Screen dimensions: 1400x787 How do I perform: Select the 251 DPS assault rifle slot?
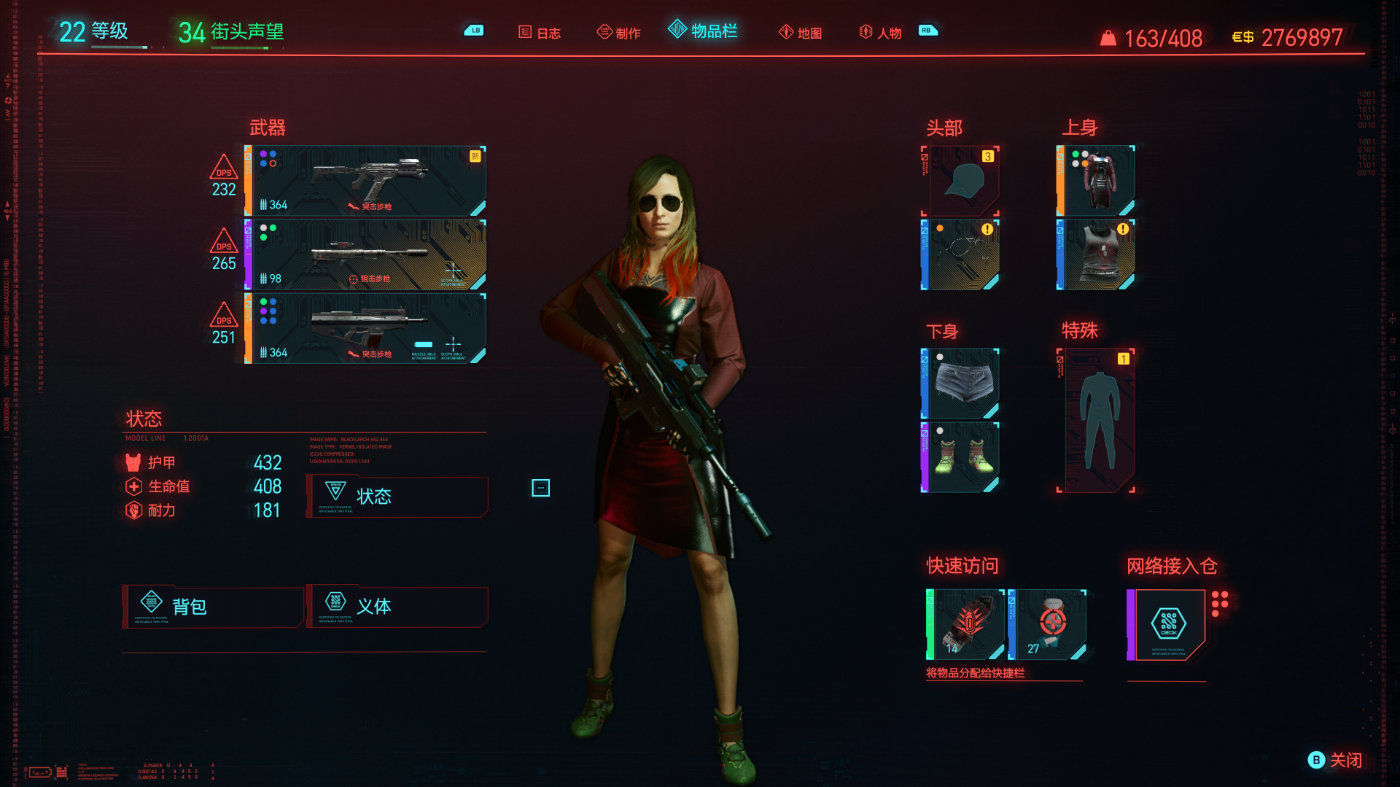pyautogui.click(x=368, y=327)
